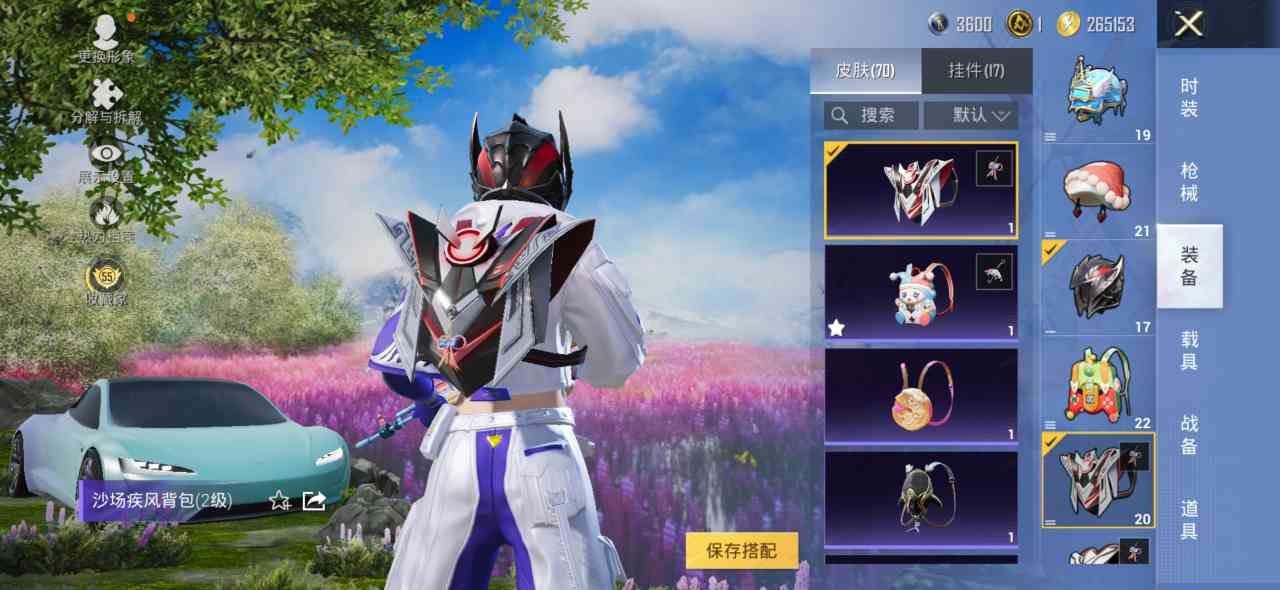
Task: Select the 装备 equipment category
Action: point(1189,266)
